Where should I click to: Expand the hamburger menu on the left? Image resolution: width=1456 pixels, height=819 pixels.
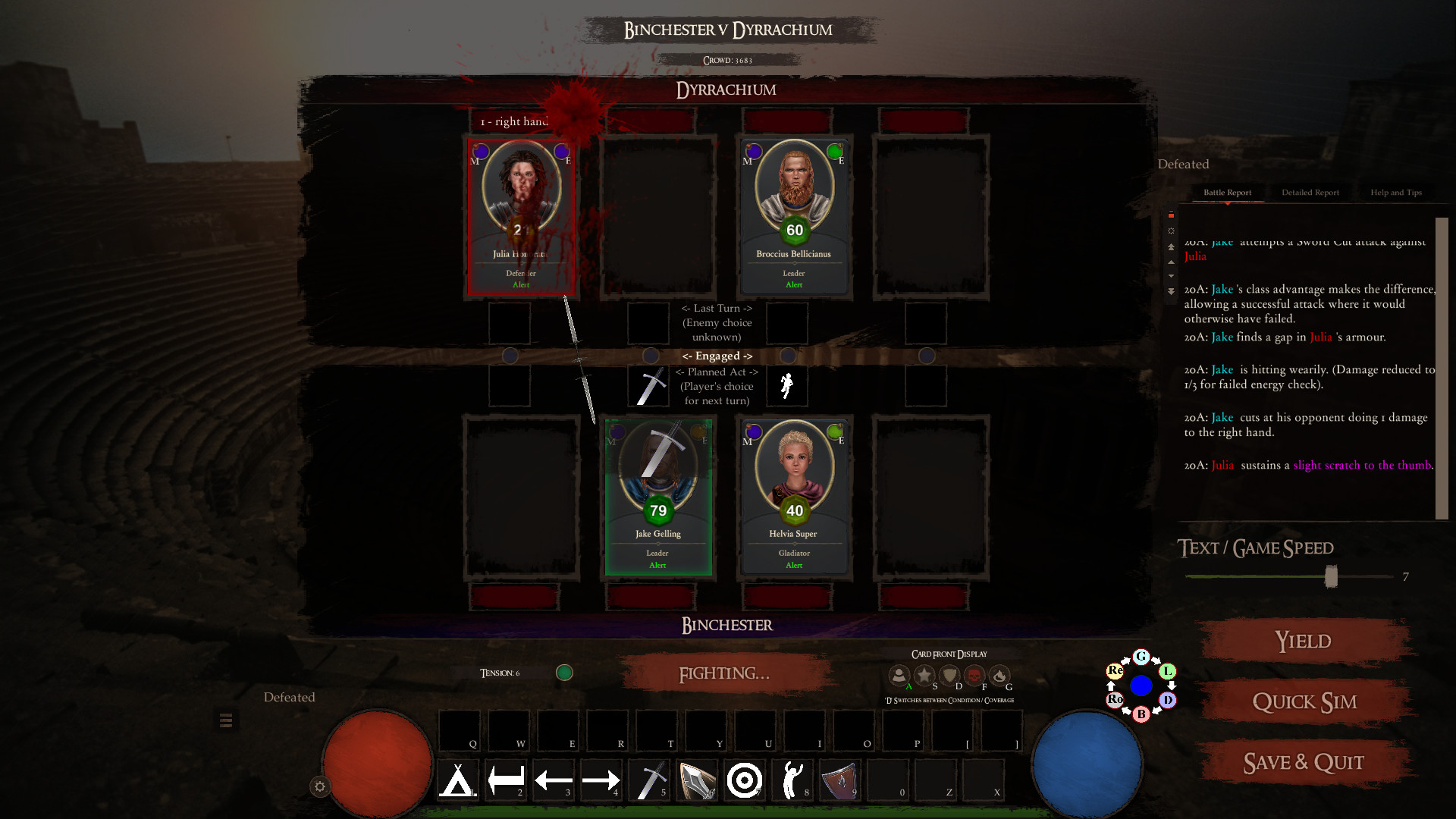pos(226,719)
